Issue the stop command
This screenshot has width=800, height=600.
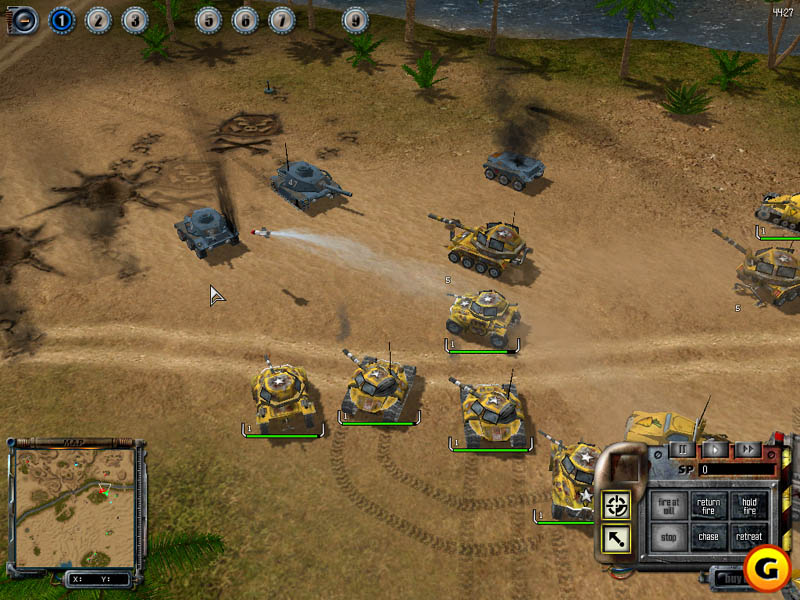click(668, 537)
